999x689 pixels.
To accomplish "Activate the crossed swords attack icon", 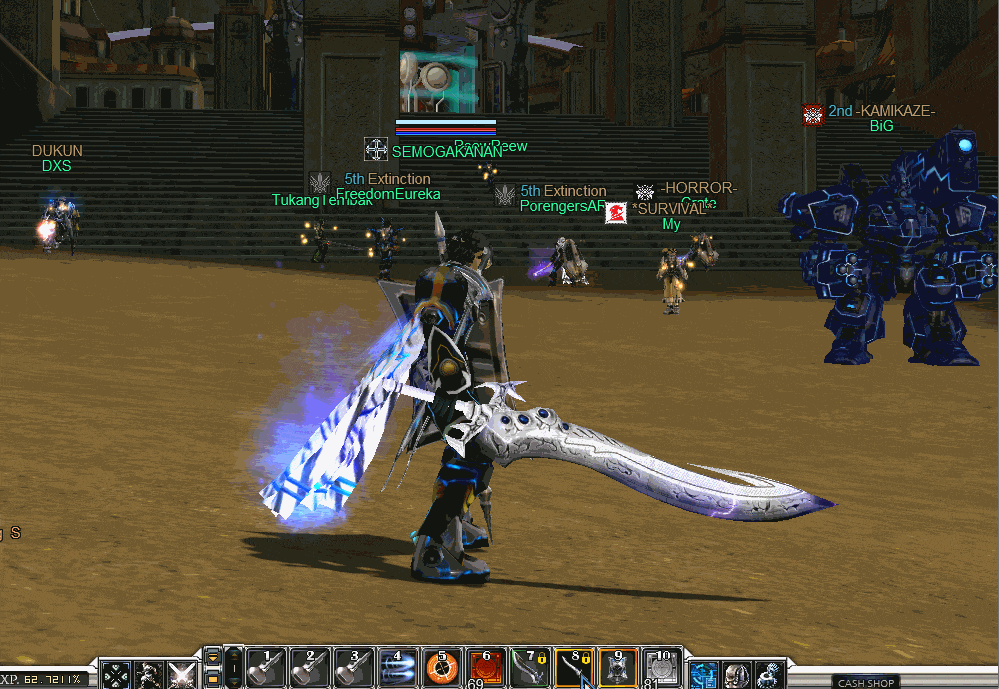I will point(182,675).
